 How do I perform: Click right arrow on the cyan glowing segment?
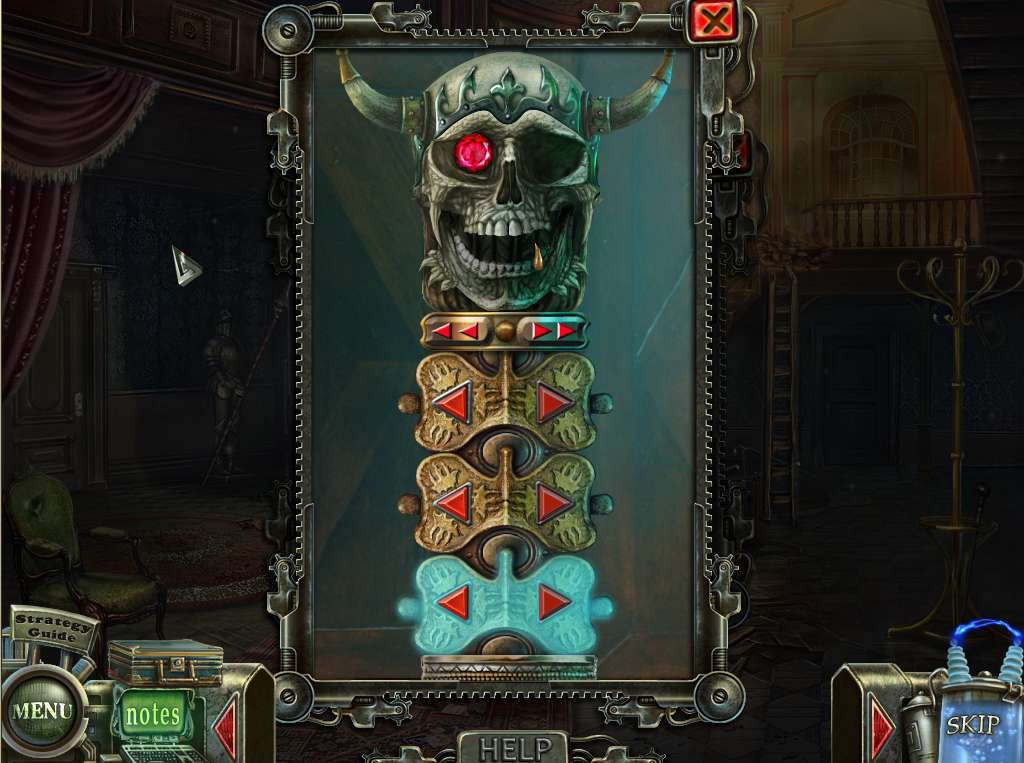[x=555, y=601]
